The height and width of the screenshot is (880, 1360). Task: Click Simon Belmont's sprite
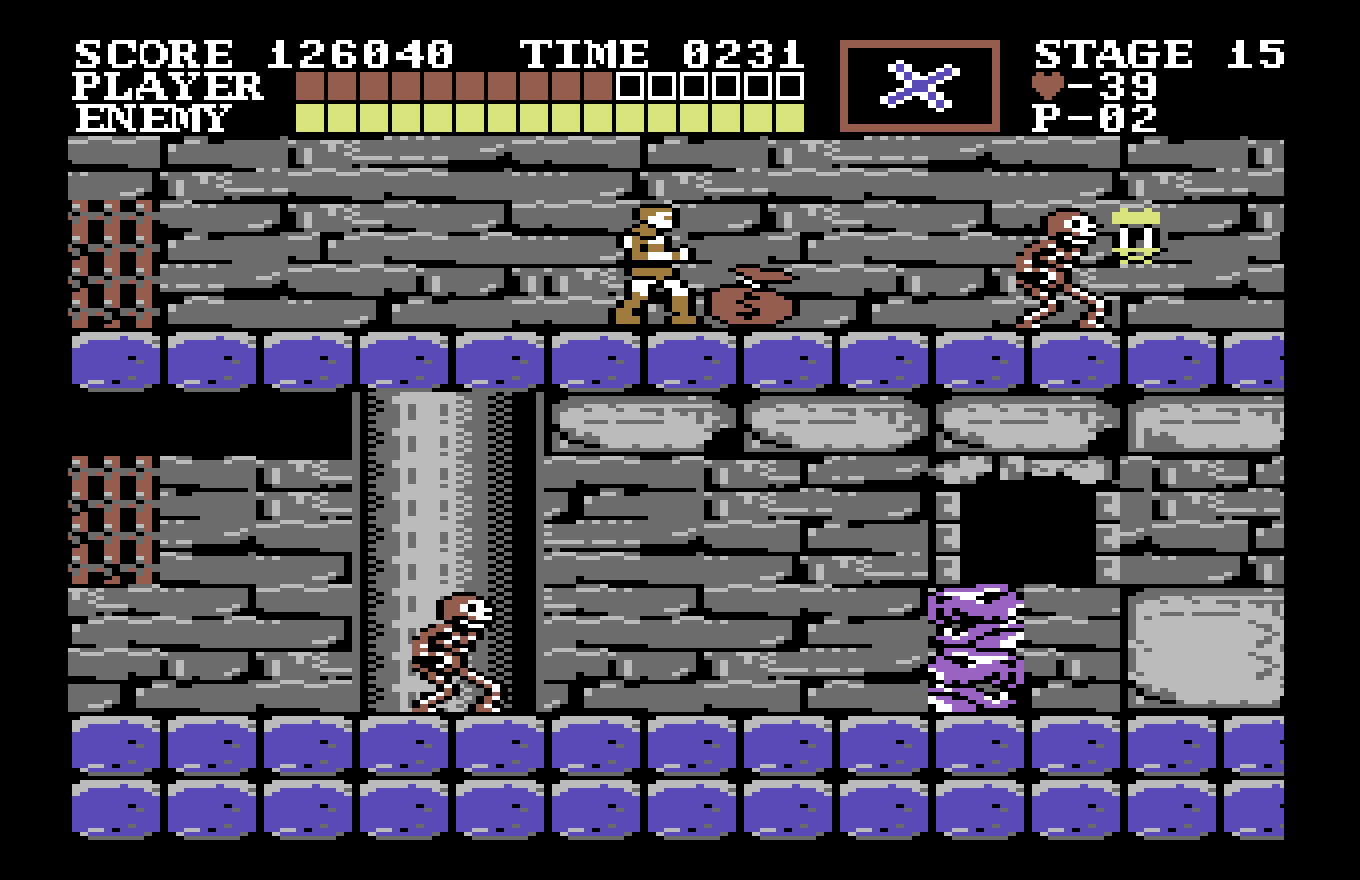click(651, 265)
